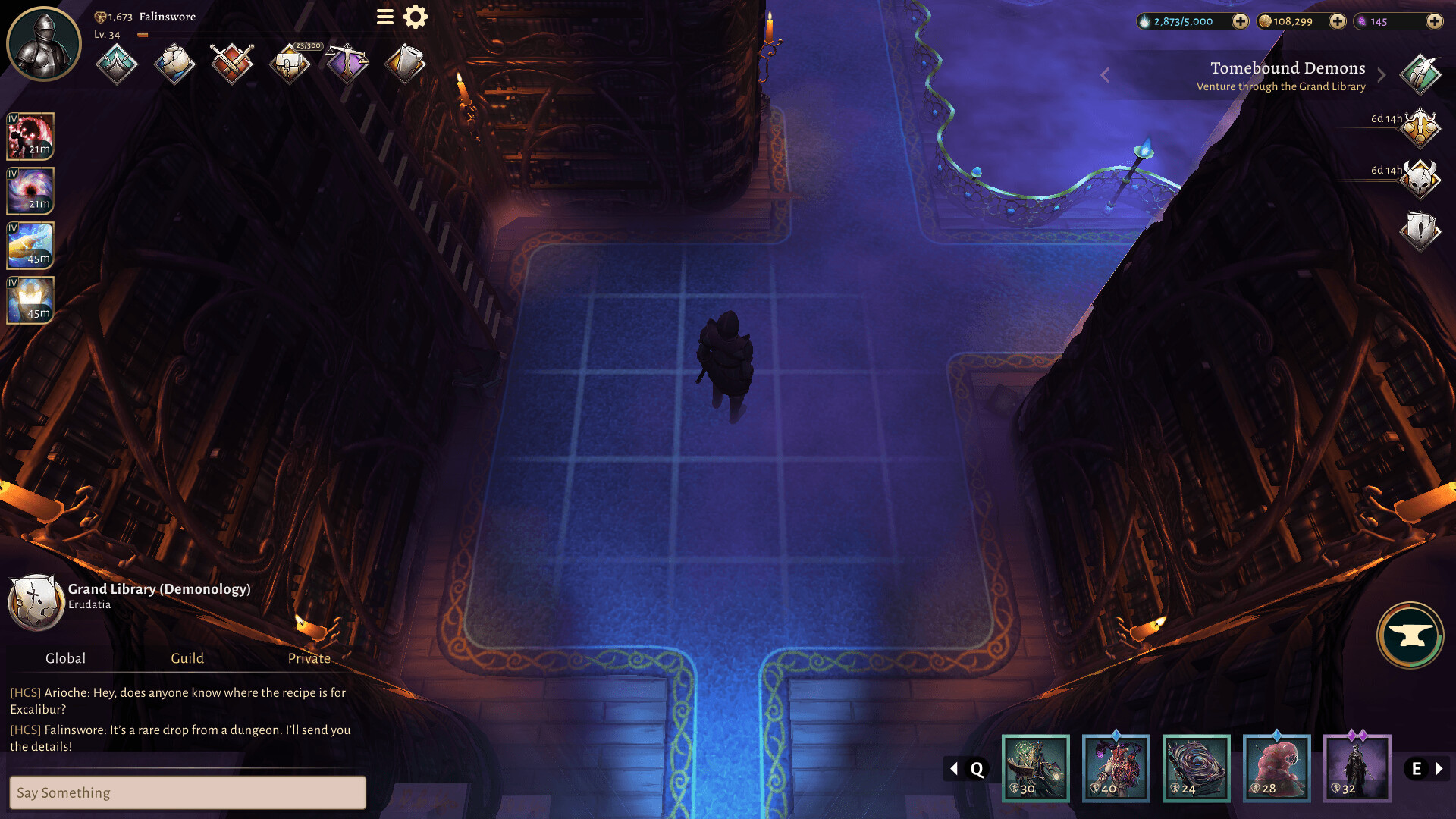Select the pink worm monster card

point(1277,767)
